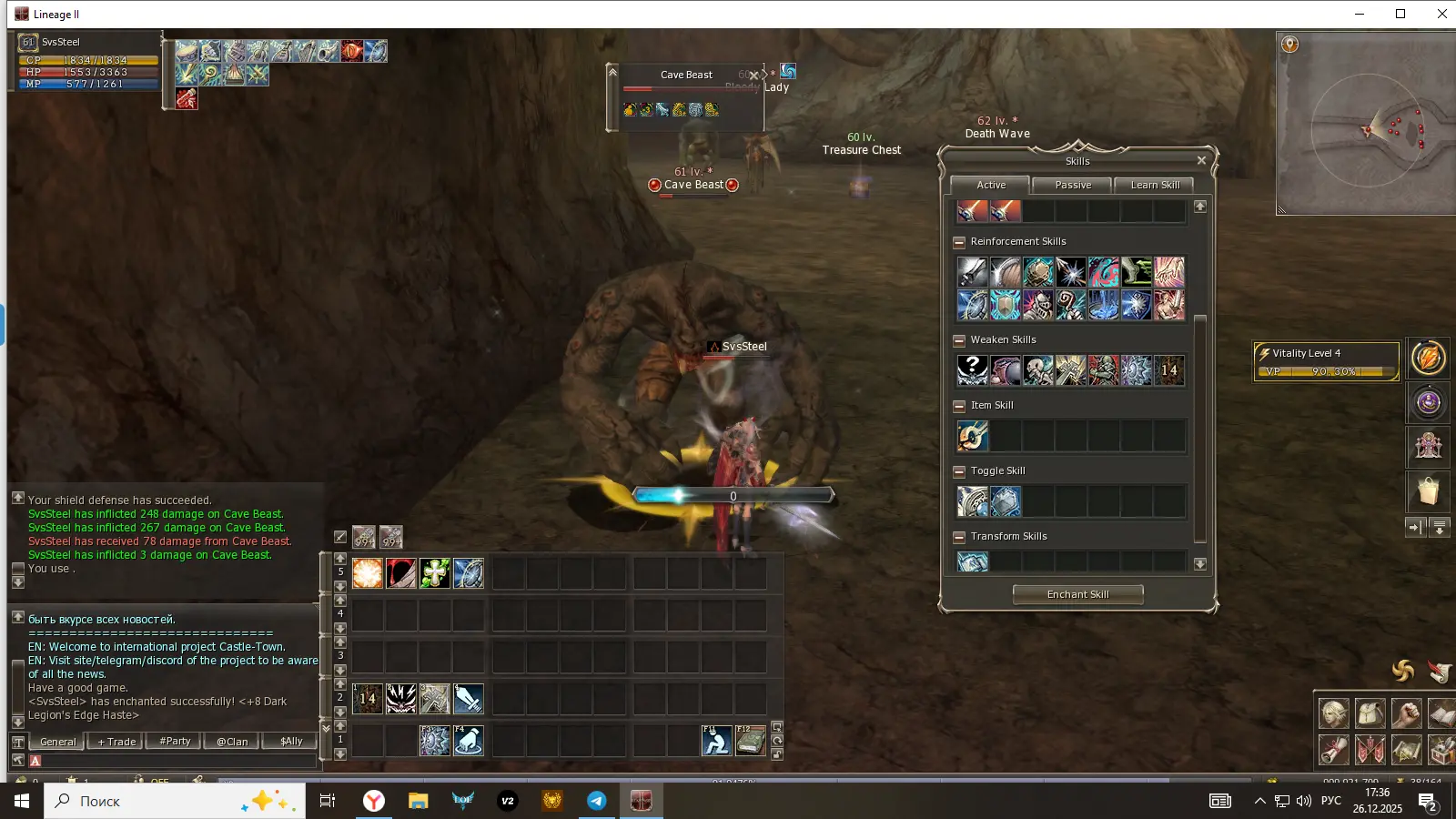Use the green book item on F12
Viewport: 1456px width, 819px height.
click(750, 741)
